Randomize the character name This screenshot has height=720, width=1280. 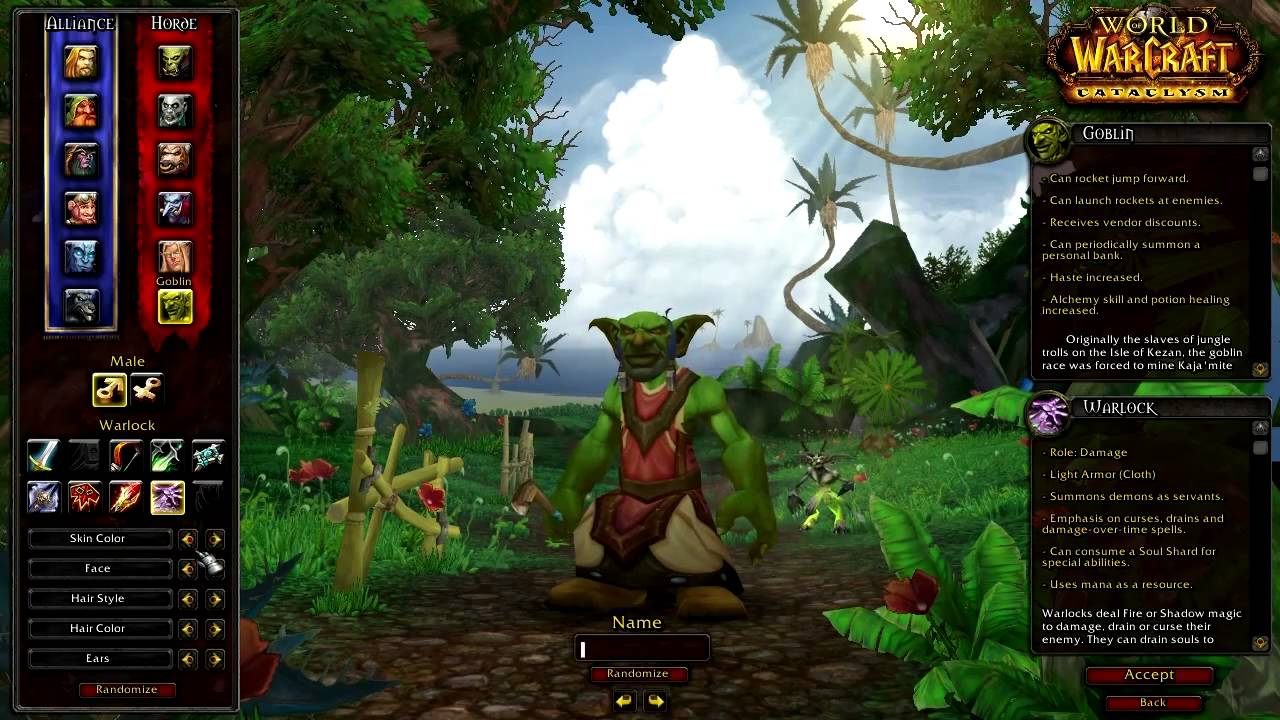pyautogui.click(x=637, y=673)
